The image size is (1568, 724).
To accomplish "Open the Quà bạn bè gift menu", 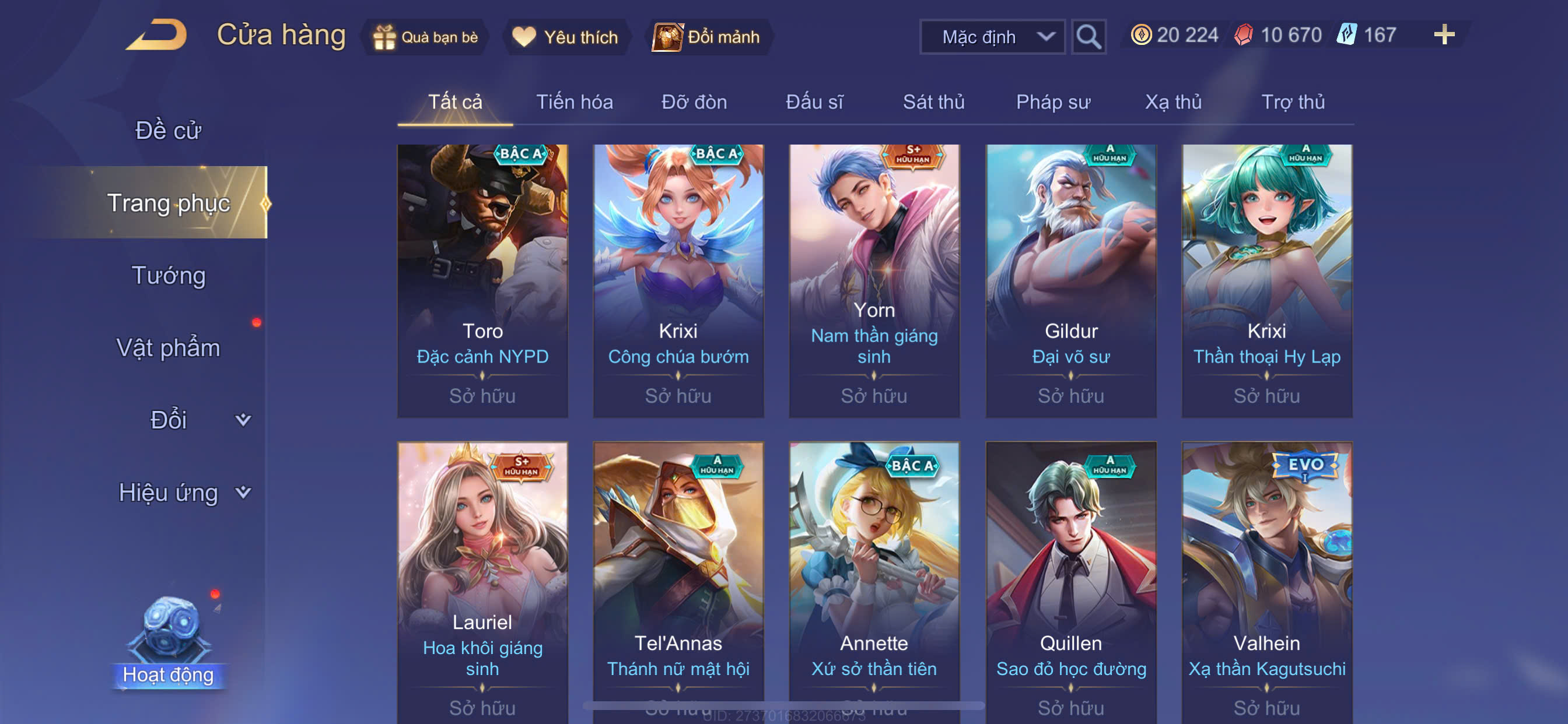I will 426,37.
